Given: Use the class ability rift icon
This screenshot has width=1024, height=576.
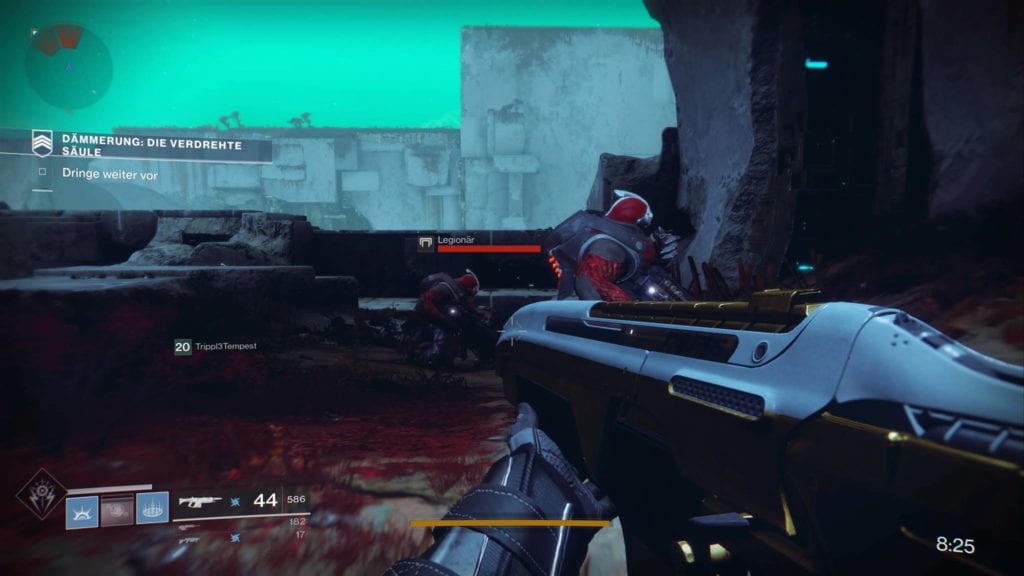Looking at the screenshot, I should pos(152,510).
